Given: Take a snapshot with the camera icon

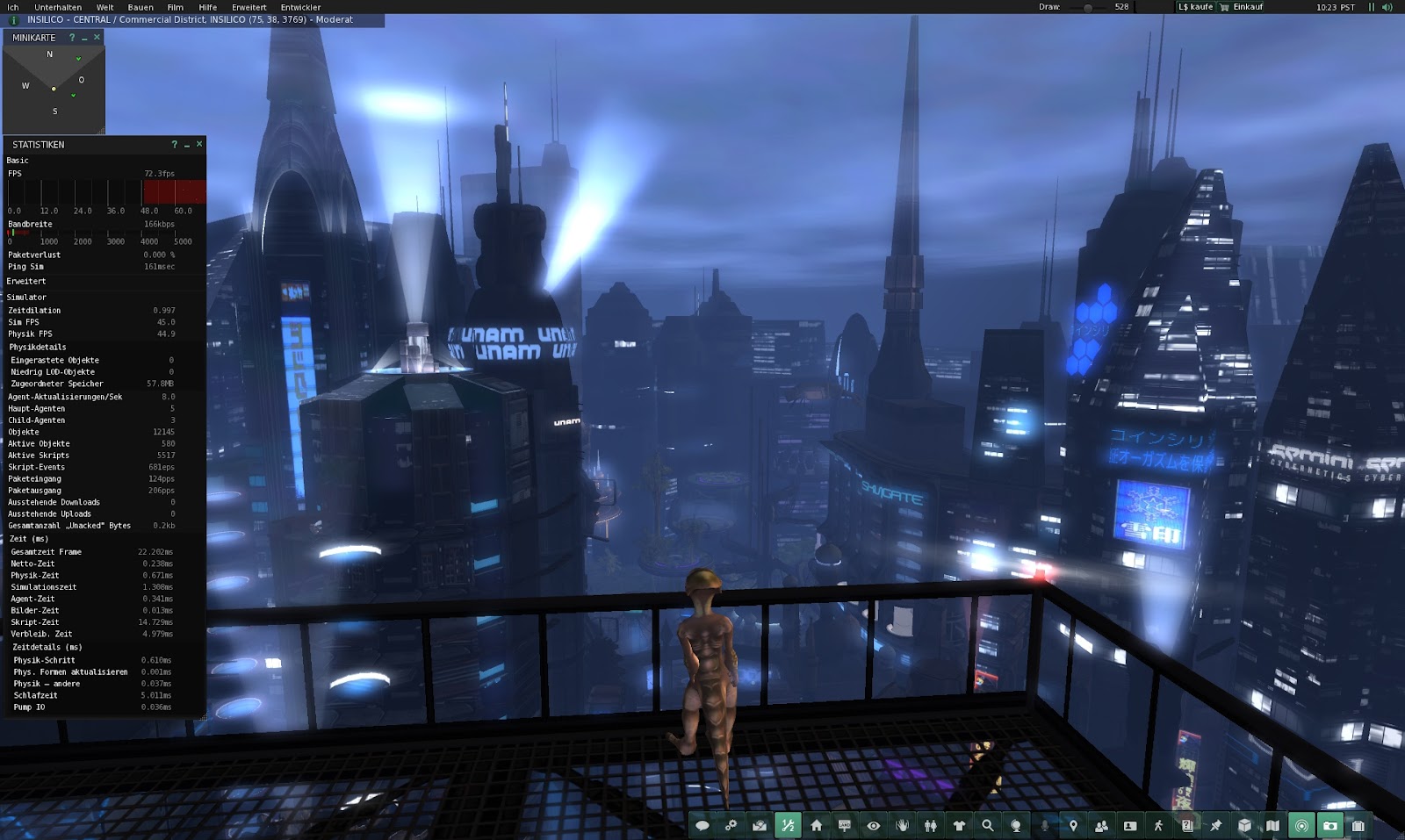Looking at the screenshot, I should tap(1330, 826).
